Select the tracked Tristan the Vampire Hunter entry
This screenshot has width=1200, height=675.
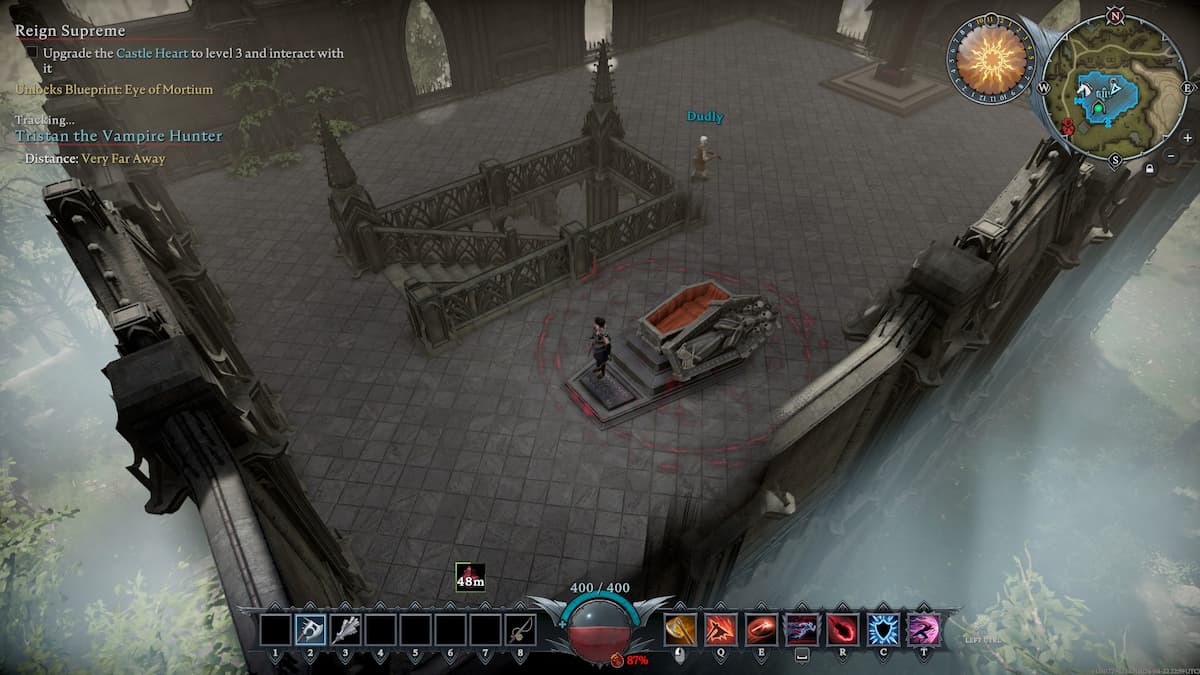(119, 136)
